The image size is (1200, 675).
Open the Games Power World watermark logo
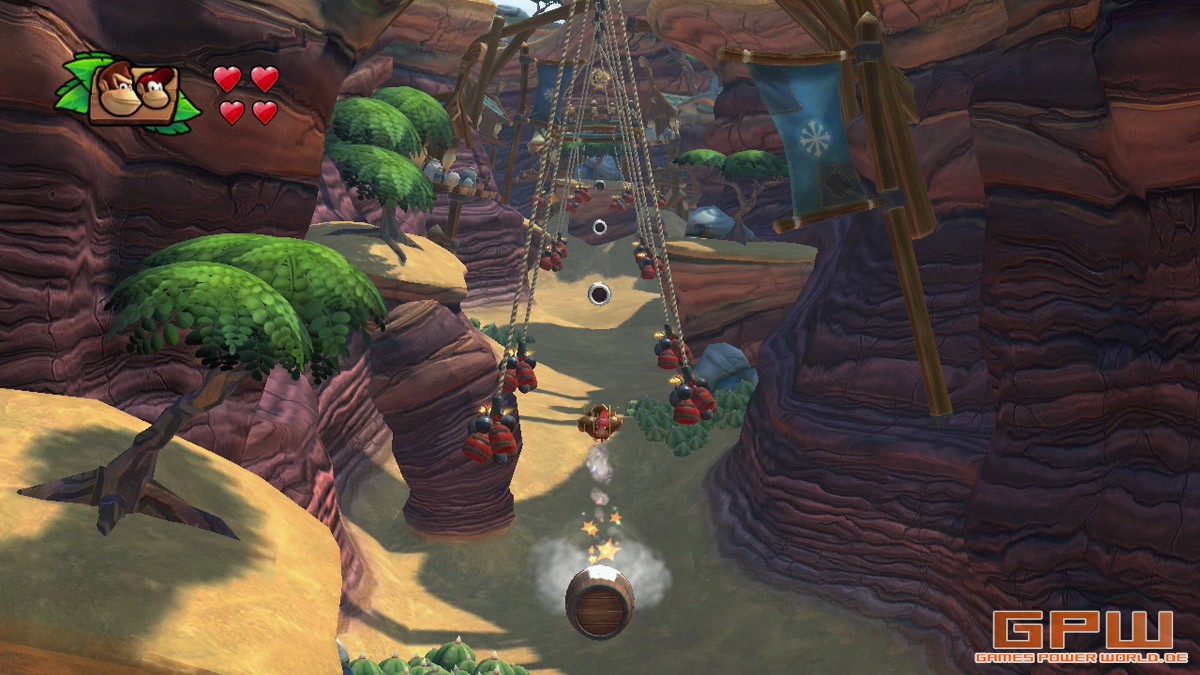[x=1082, y=636]
